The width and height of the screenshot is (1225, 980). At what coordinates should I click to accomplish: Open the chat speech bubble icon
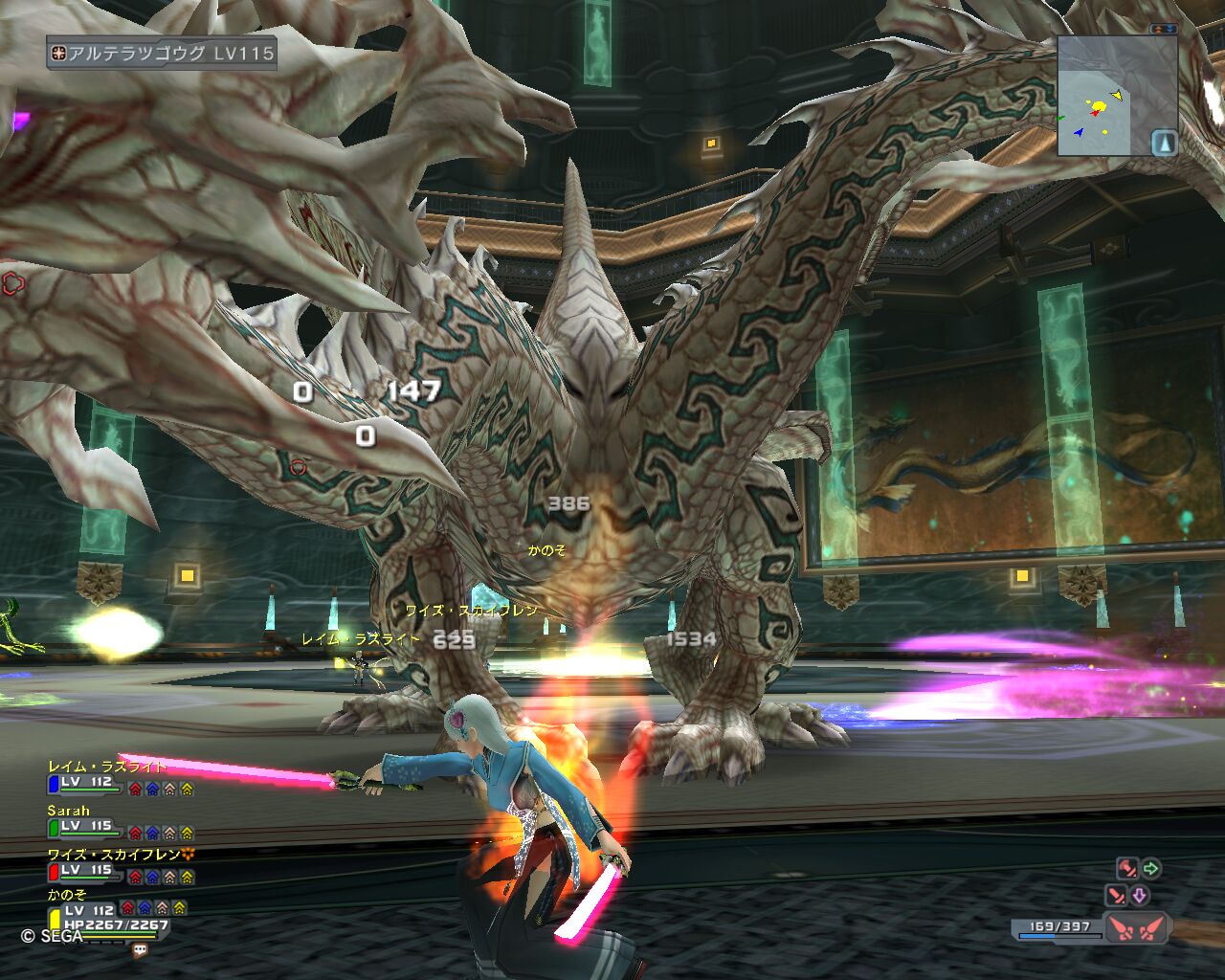coord(141,950)
